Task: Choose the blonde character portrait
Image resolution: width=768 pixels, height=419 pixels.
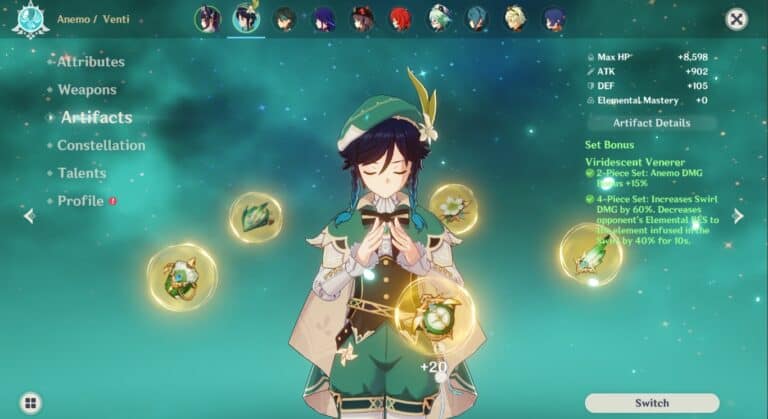Action: [x=515, y=19]
